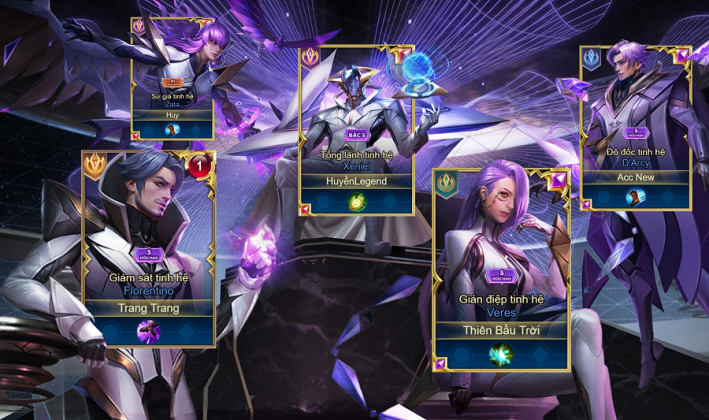Click the purple spell icon under Trang Trang

click(149, 332)
